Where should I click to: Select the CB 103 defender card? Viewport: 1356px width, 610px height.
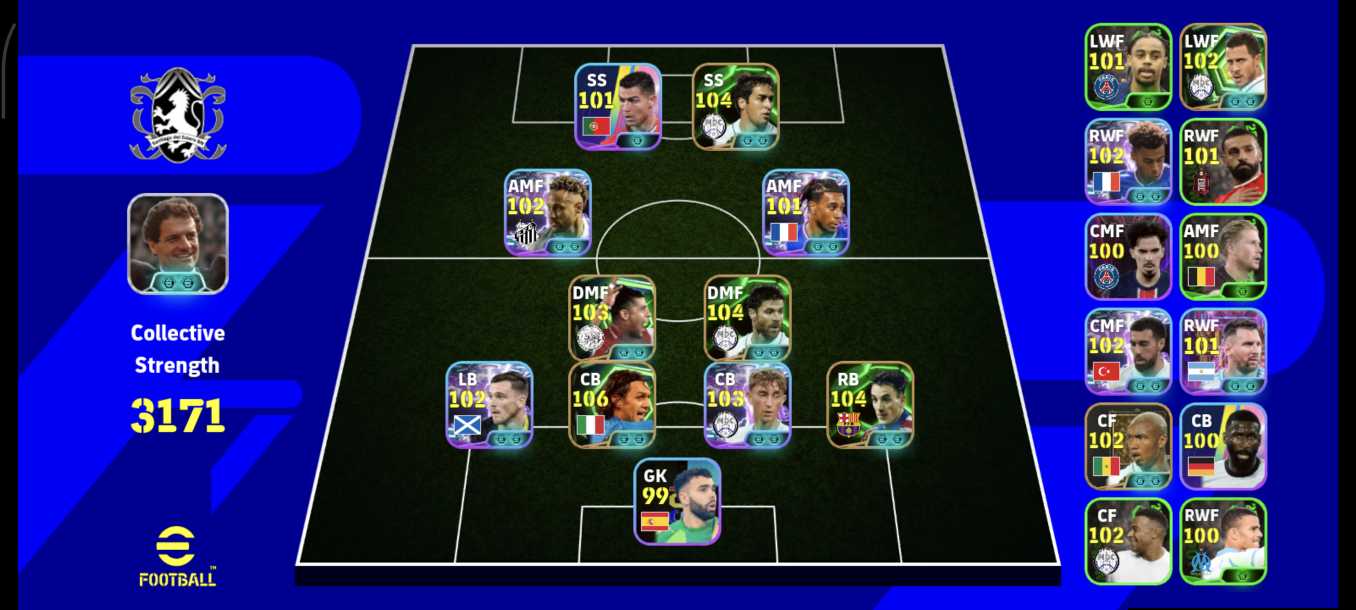pos(747,404)
